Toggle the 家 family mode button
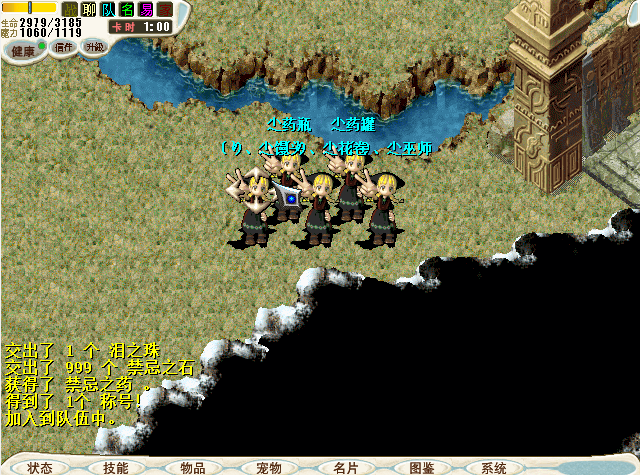 [165, 9]
